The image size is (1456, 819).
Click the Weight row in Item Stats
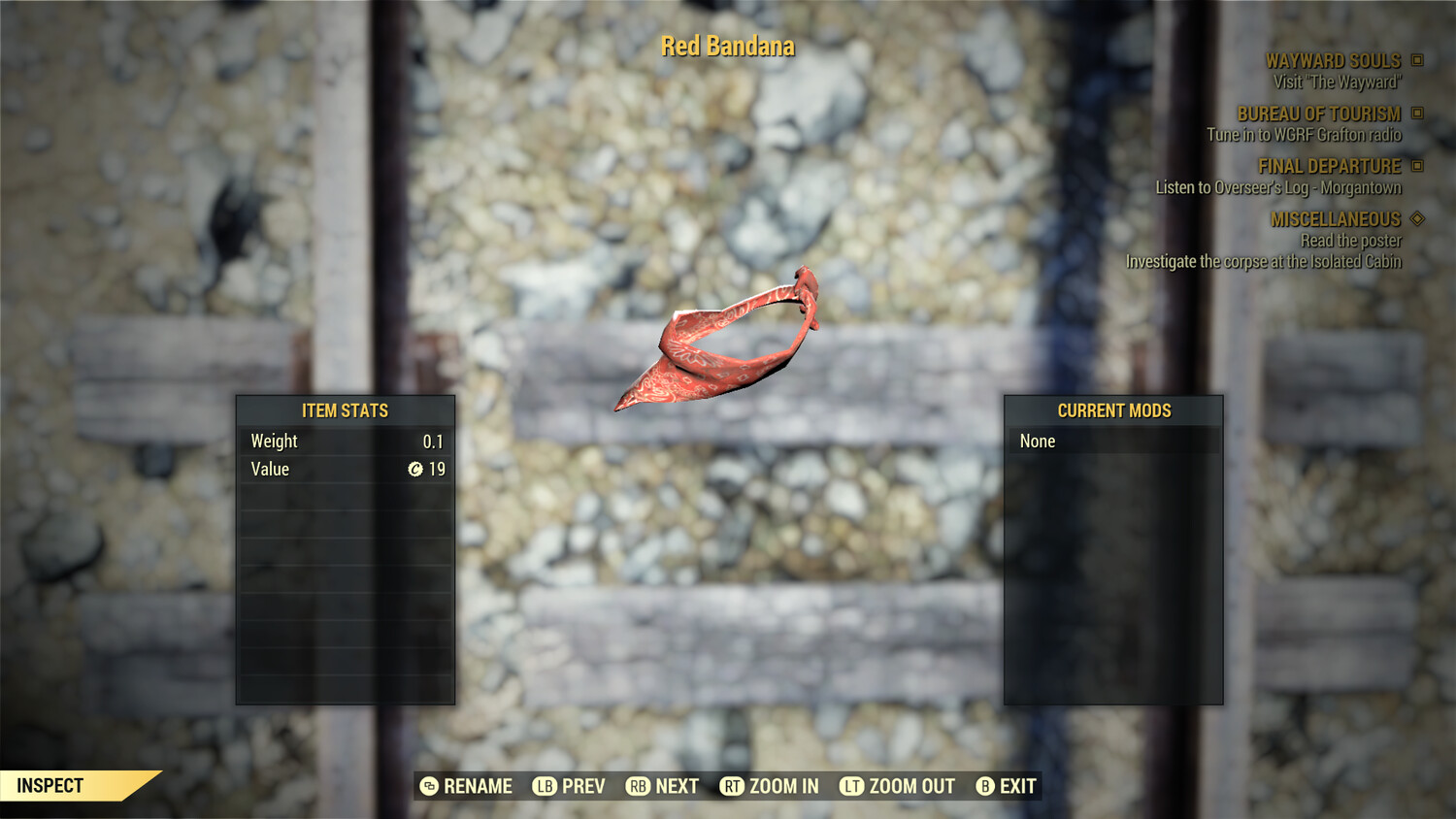point(346,442)
